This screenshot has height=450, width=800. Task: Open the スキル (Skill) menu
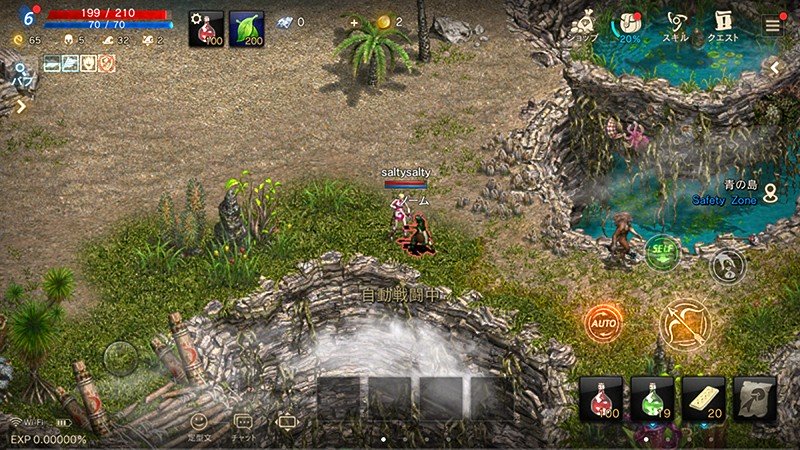click(x=675, y=25)
